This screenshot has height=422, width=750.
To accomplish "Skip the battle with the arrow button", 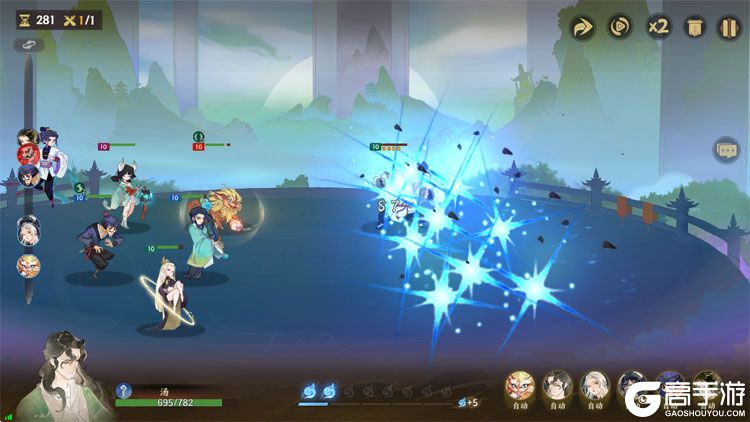I will pos(582,28).
